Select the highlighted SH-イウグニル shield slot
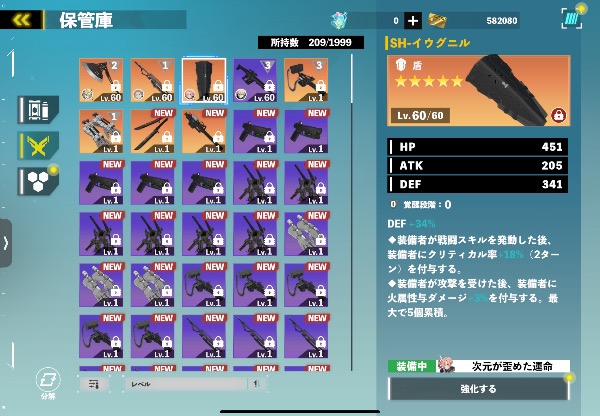 tap(203, 81)
